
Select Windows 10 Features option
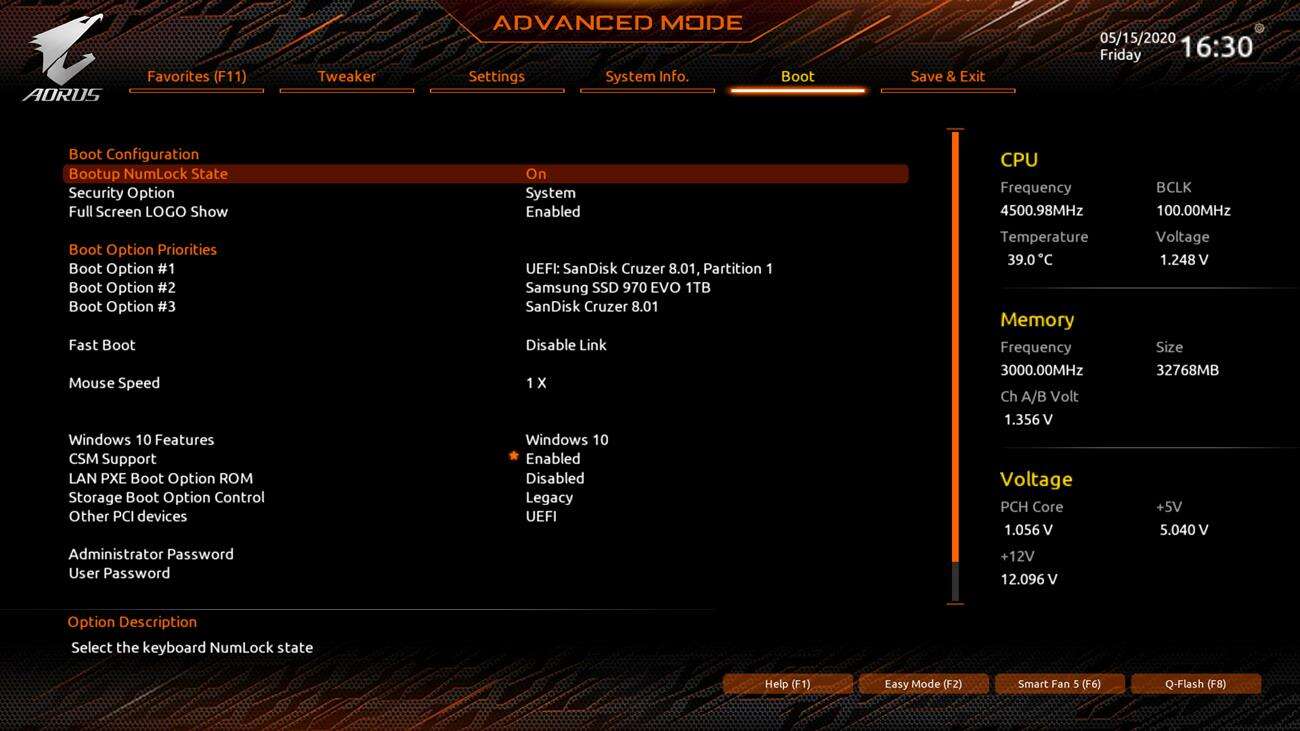pos(141,440)
